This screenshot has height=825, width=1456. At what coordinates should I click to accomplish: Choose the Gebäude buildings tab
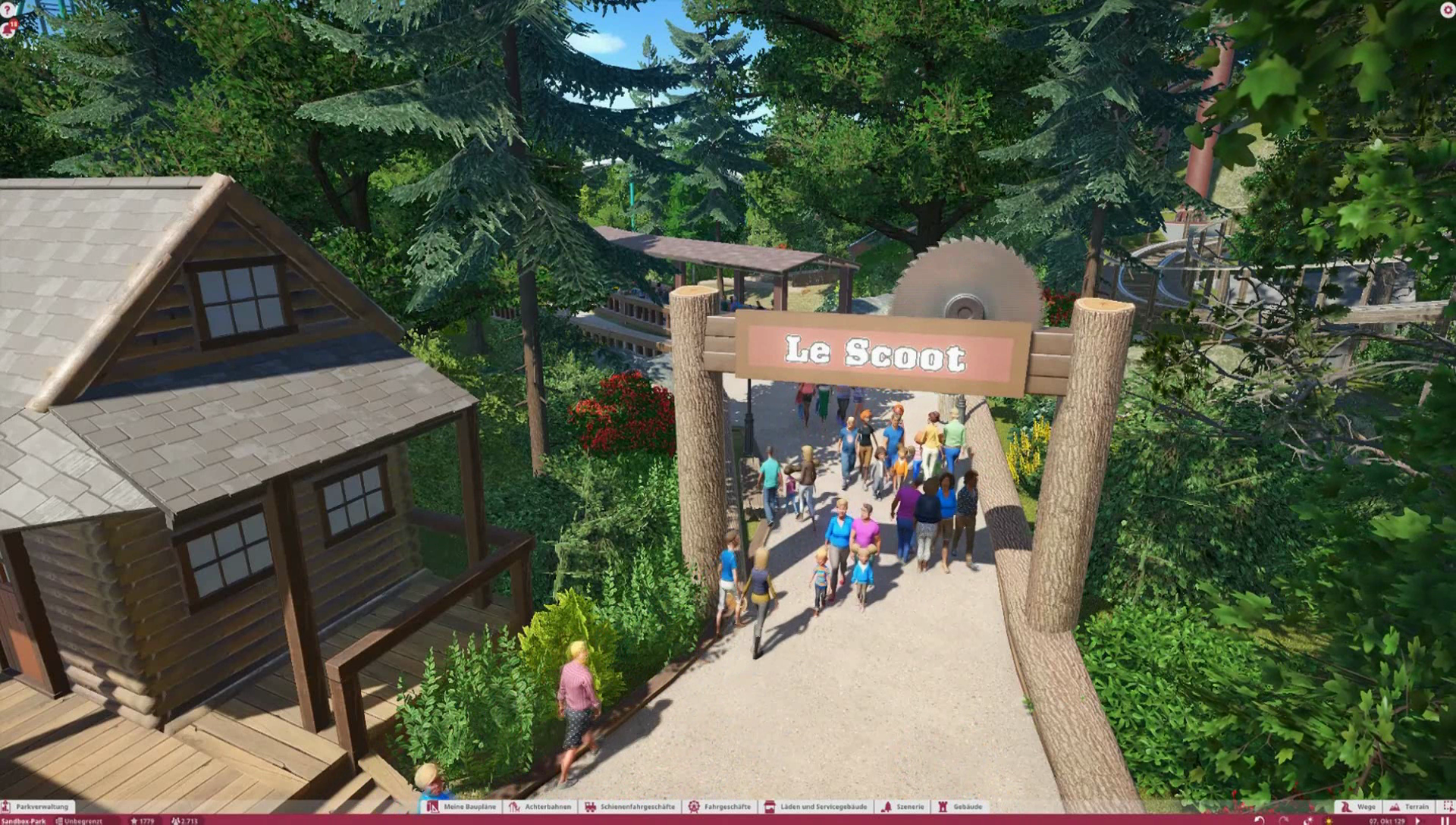(960, 807)
